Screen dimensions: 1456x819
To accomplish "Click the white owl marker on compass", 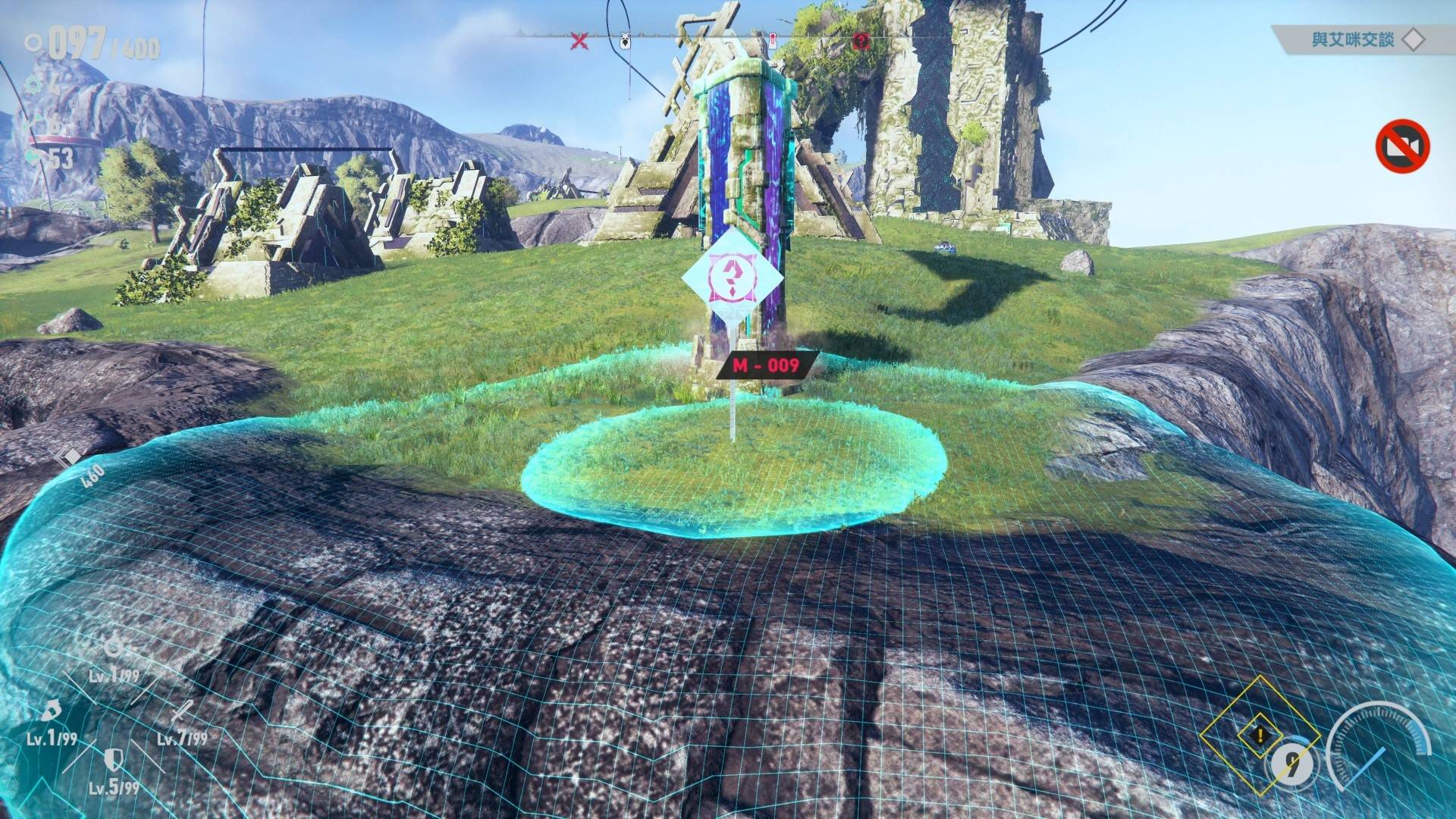I will pyautogui.click(x=626, y=40).
